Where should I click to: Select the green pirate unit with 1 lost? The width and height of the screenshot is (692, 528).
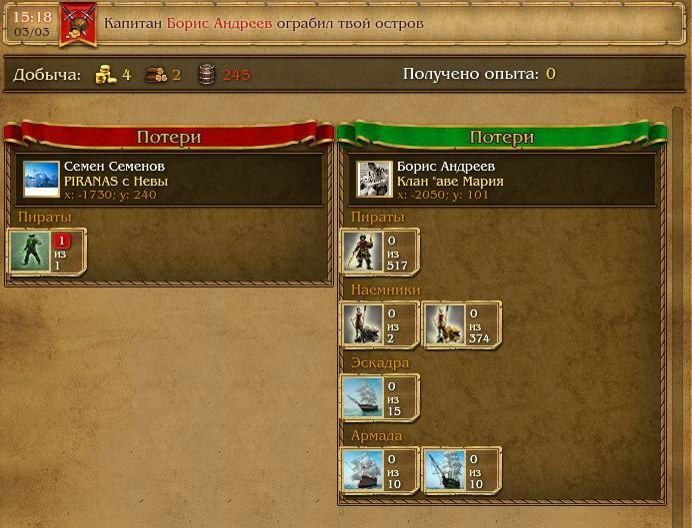(x=30, y=251)
